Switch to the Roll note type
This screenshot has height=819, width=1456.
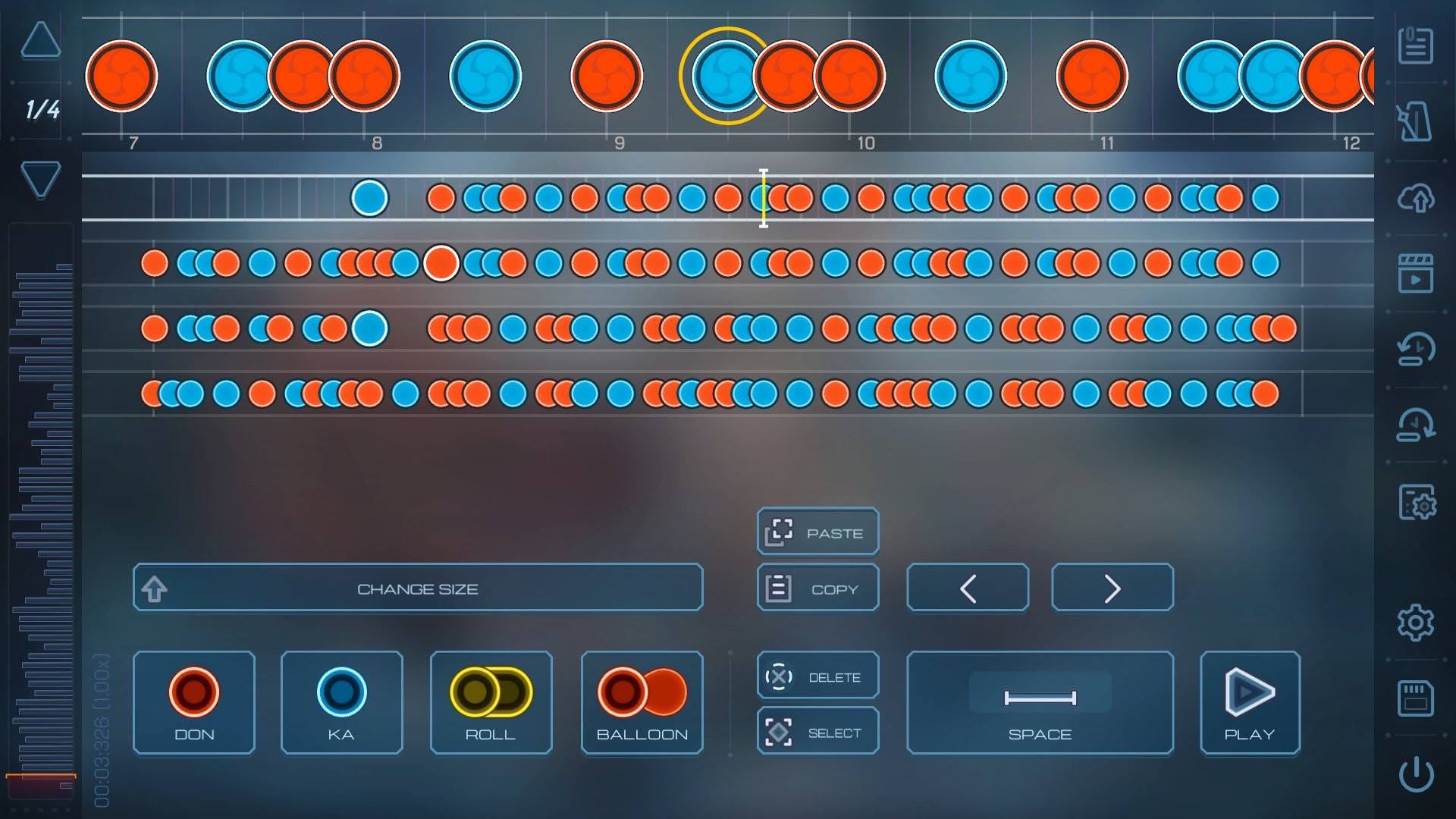[490, 703]
